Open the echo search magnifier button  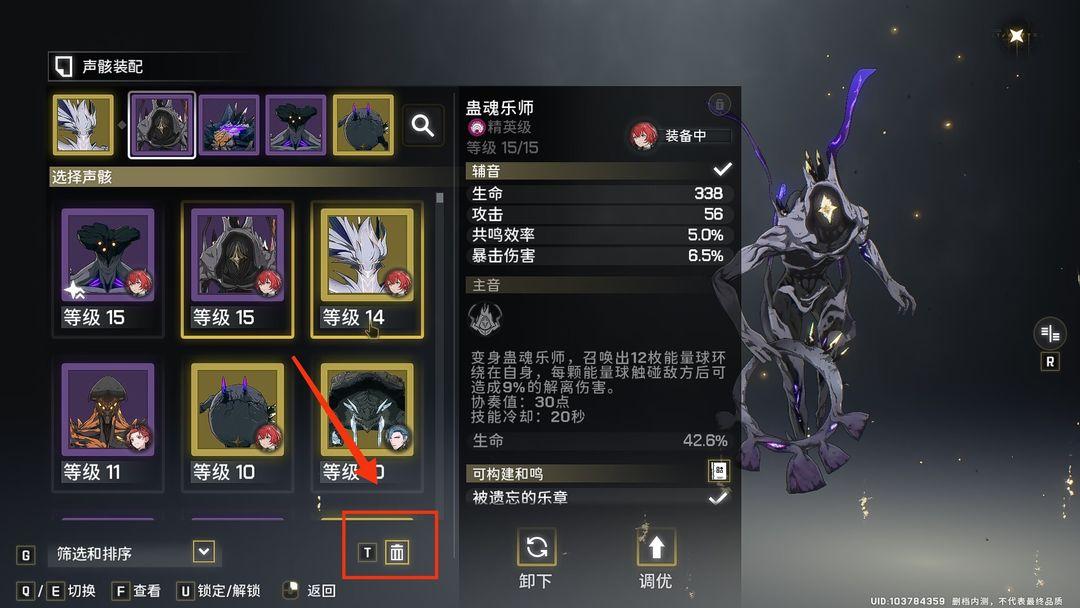coord(423,125)
